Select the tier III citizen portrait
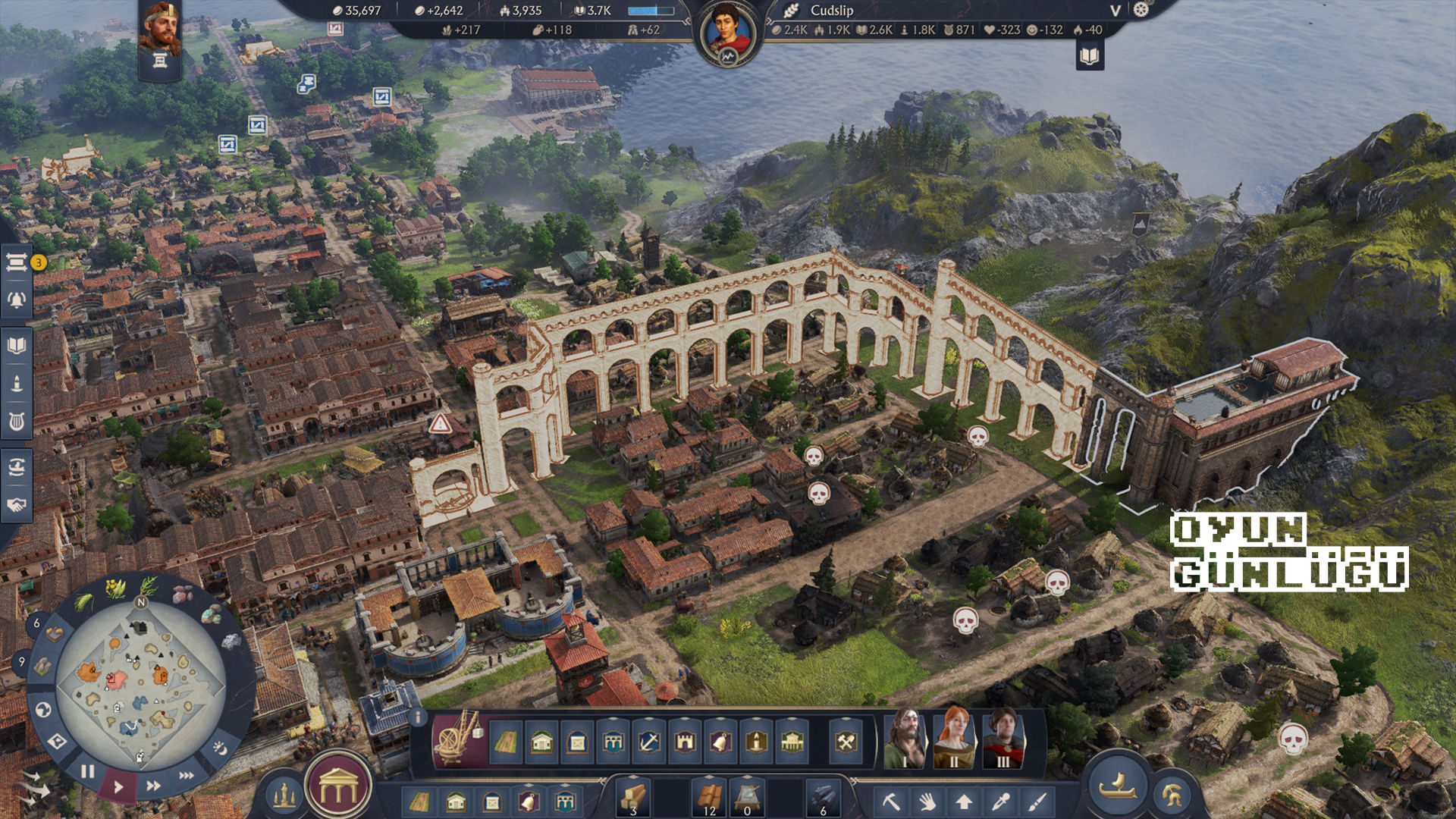The width and height of the screenshot is (1456, 819). [1003, 739]
